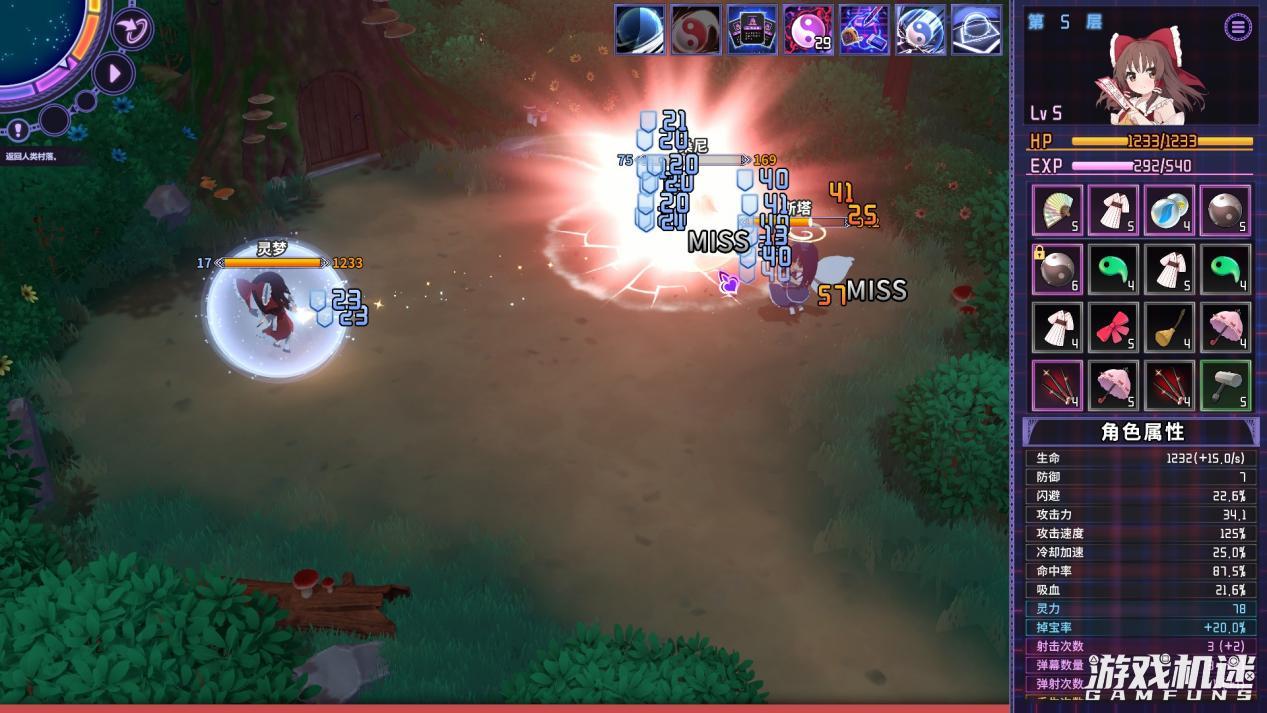Image resolution: width=1267 pixels, height=713 pixels.
Task: Click the play arrow button by the dial
Action: click(x=114, y=73)
